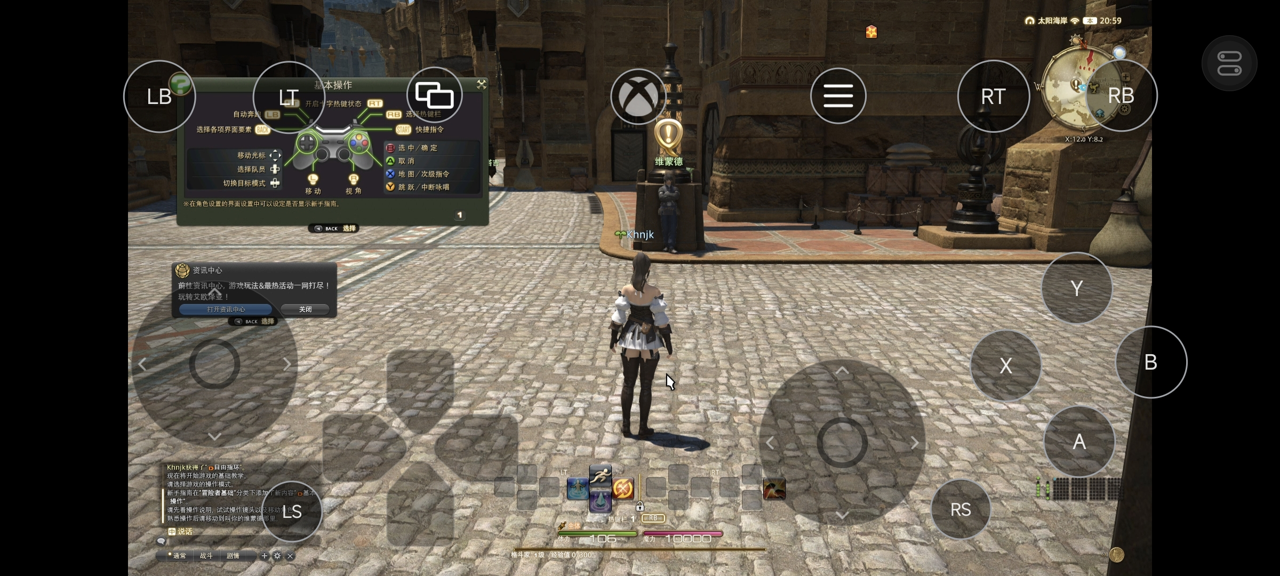Open the 资讯中心 via 打开资讯中心 button
Image resolution: width=1280 pixels, height=576 pixels.
point(226,309)
